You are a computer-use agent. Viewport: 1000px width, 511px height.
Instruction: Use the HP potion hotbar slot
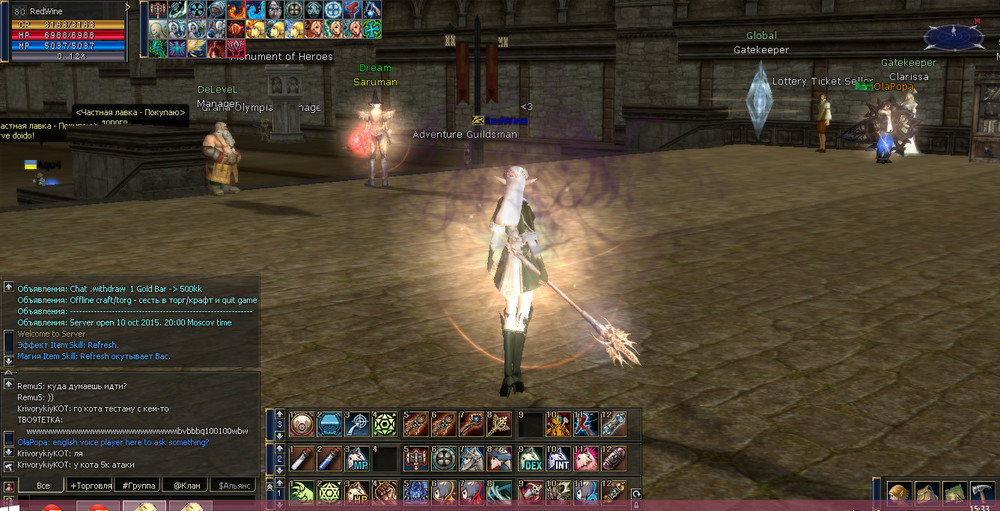point(357,492)
